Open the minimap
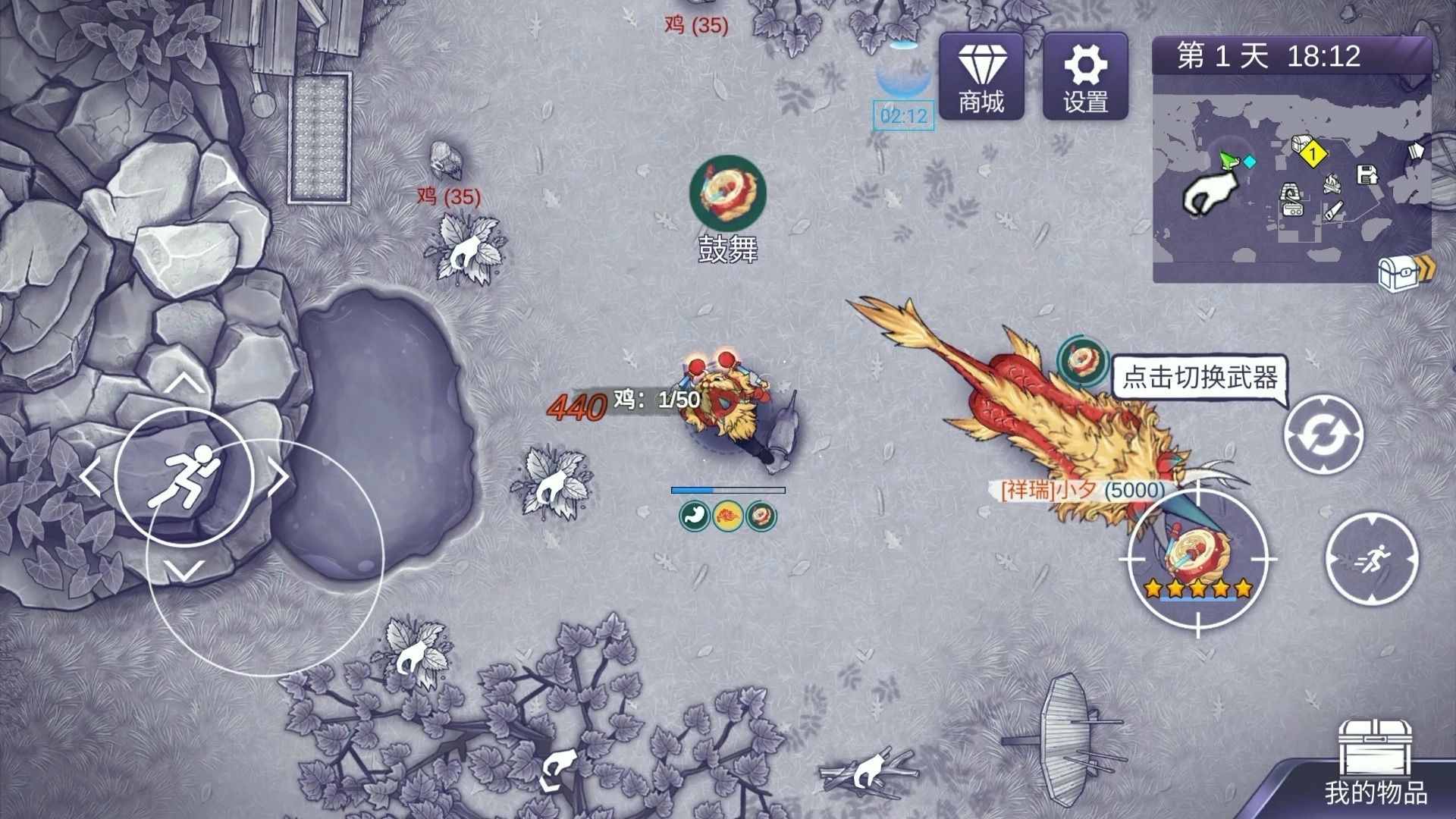The width and height of the screenshot is (1456, 819). (x=1291, y=178)
